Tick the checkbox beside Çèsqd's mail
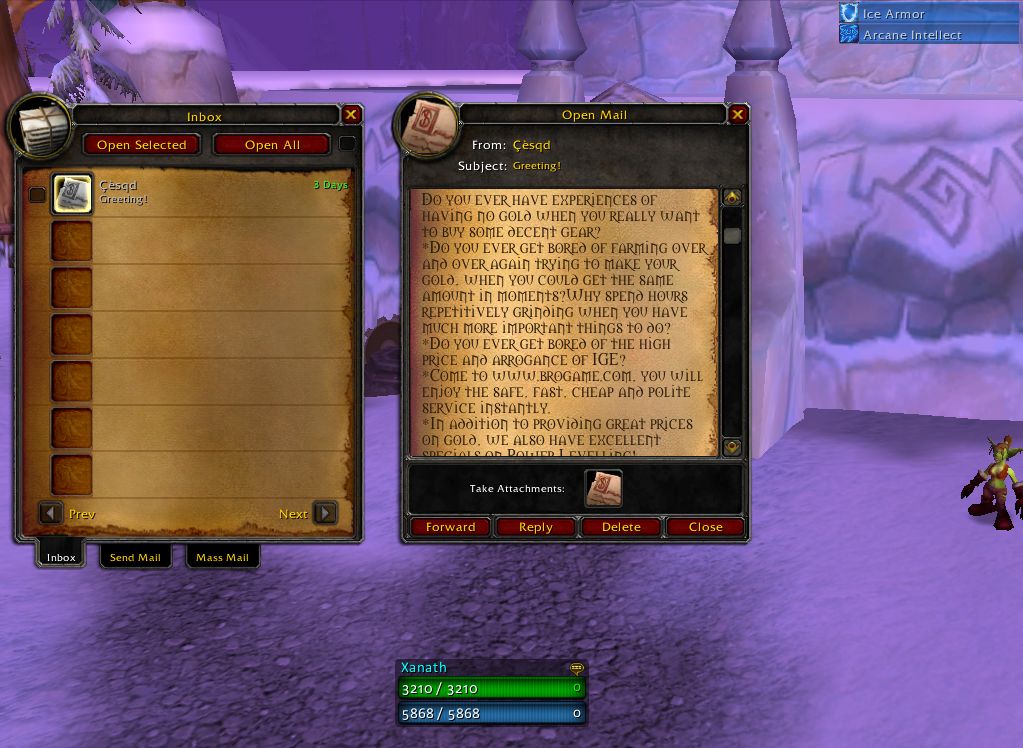 [37, 195]
